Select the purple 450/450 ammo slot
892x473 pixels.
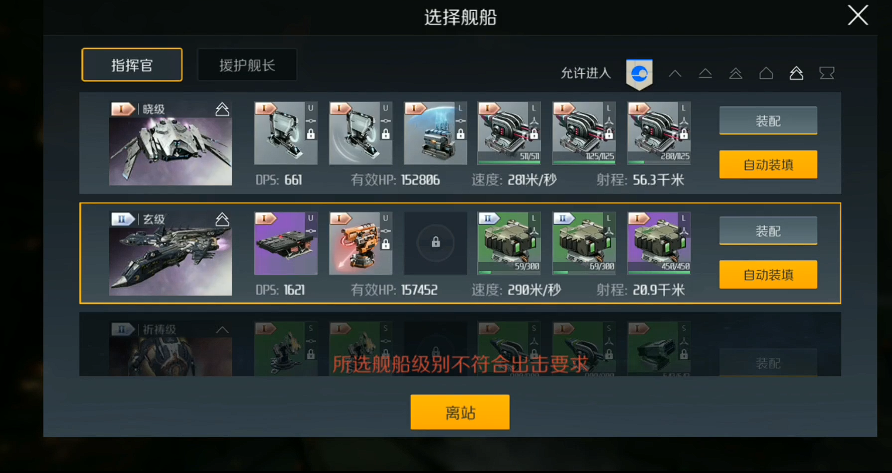[x=658, y=243]
